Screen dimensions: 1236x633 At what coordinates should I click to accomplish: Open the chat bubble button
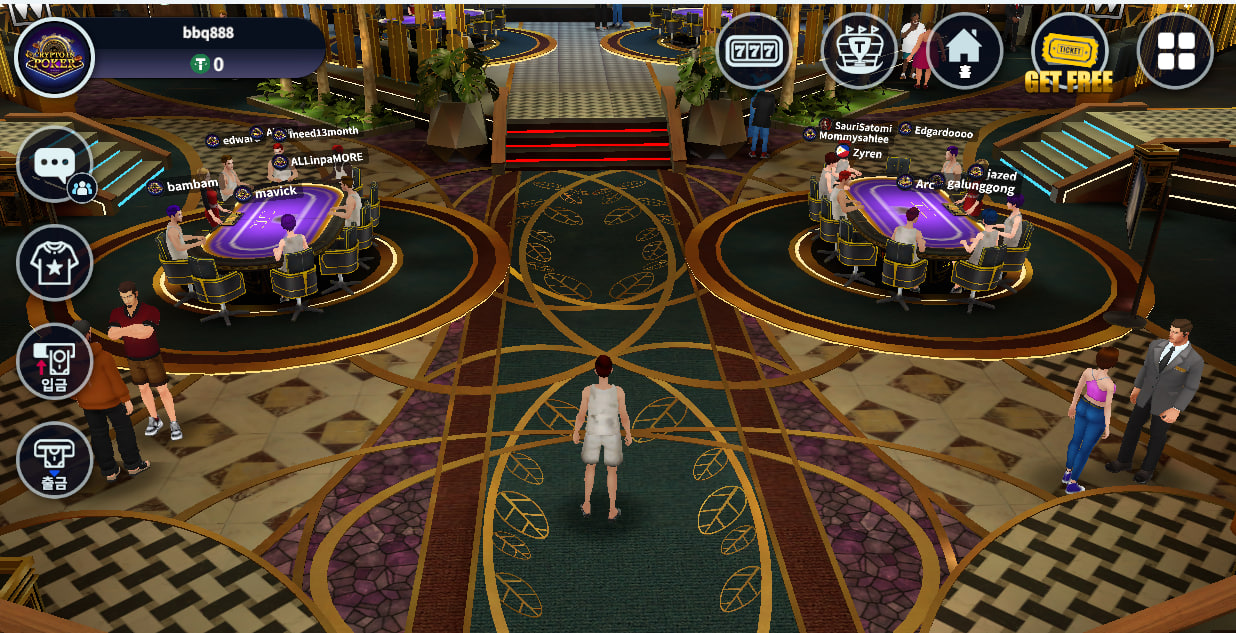click(x=54, y=164)
